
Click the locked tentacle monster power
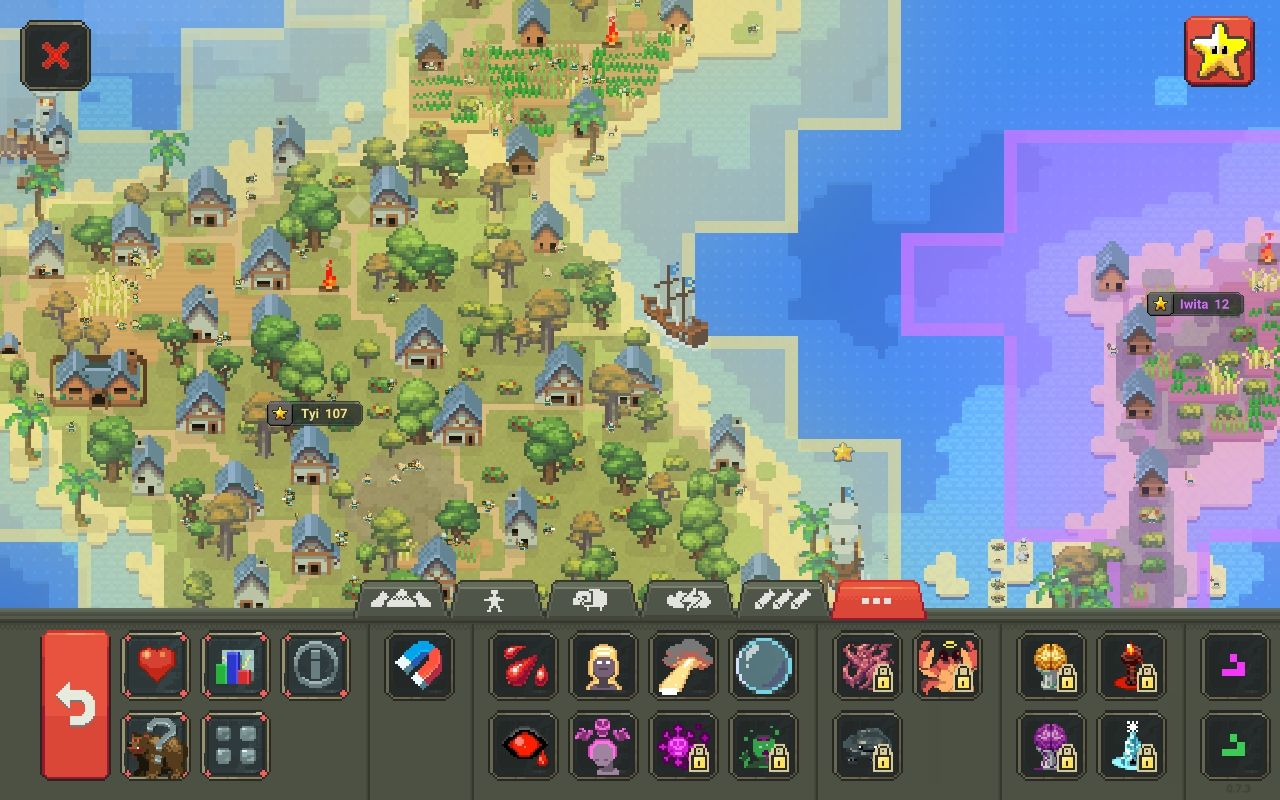click(865, 667)
